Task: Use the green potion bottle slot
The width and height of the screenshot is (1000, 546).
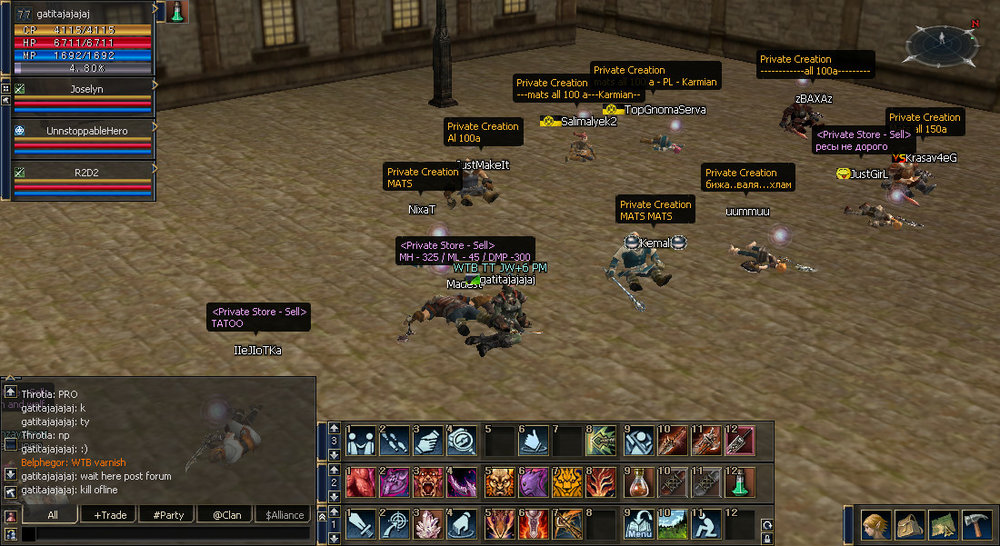Action: [739, 483]
